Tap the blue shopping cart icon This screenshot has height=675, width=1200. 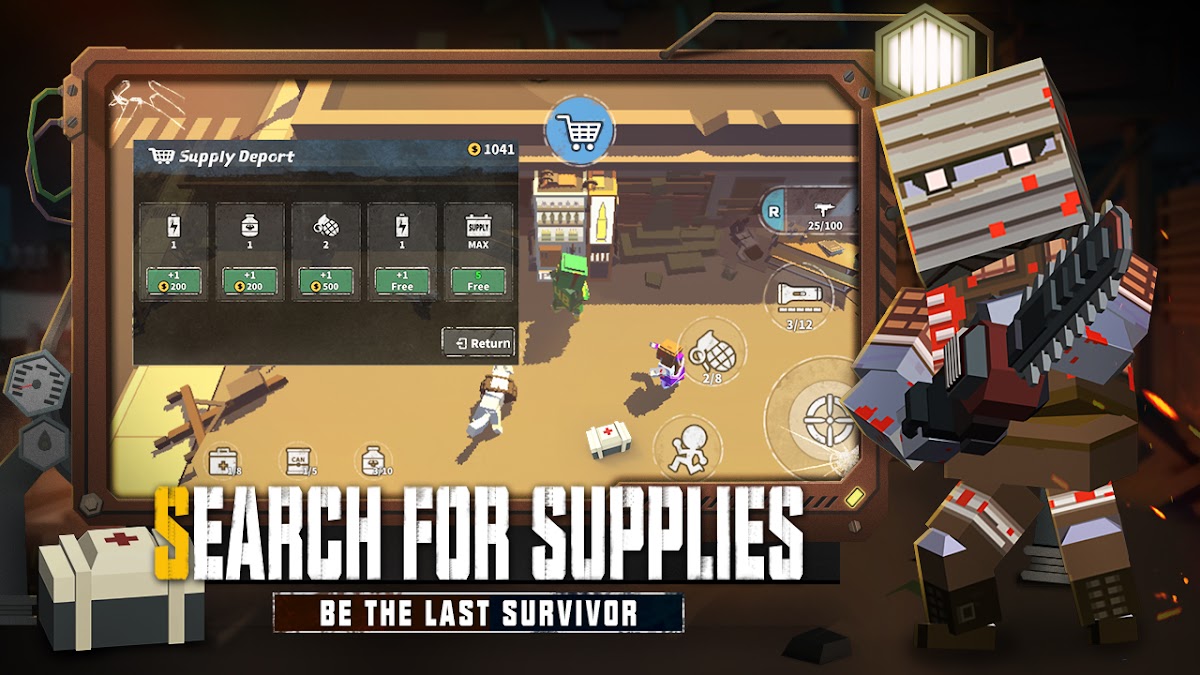pos(580,131)
